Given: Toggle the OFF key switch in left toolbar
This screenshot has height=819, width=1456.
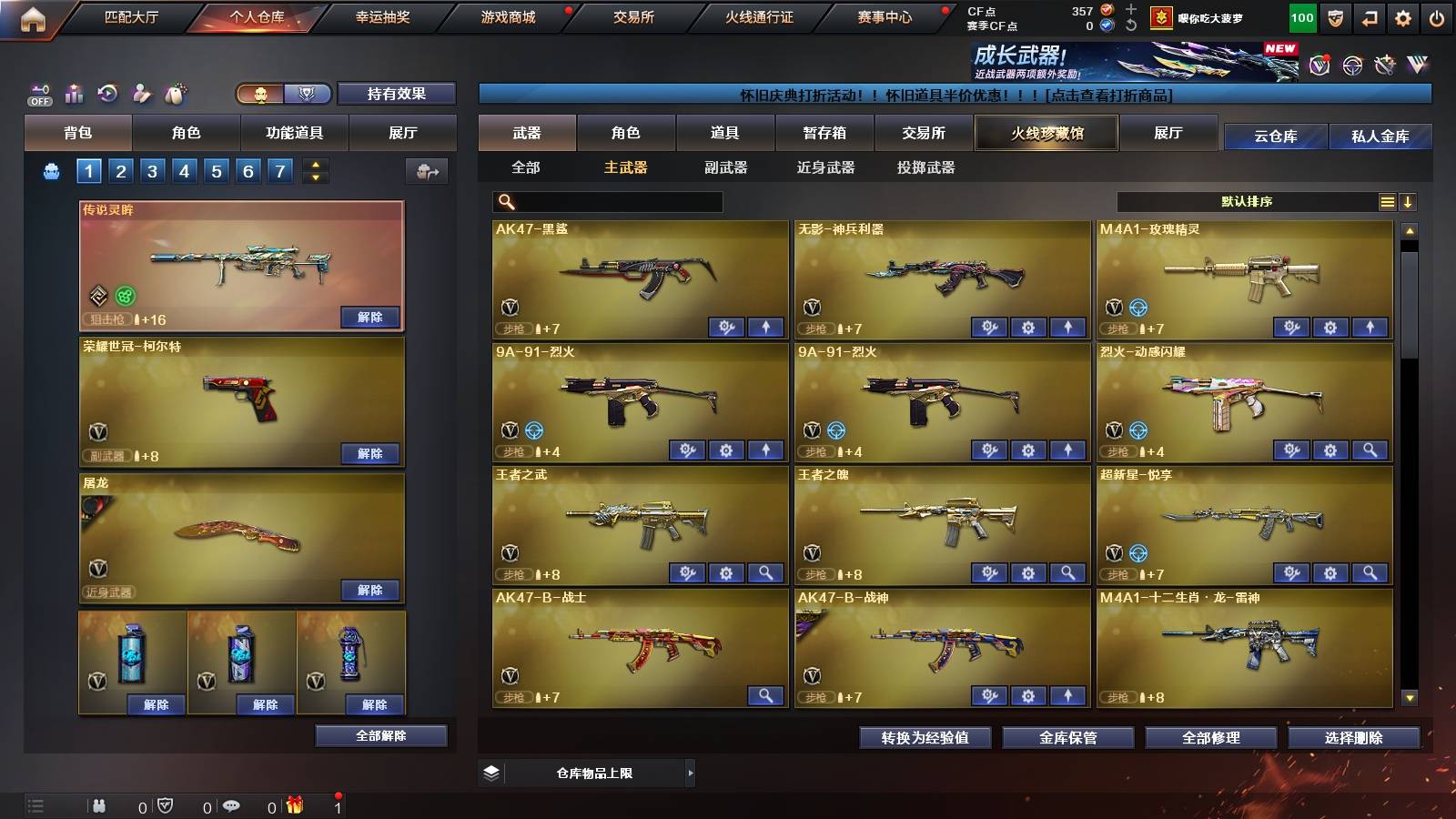Looking at the screenshot, I should click(38, 92).
